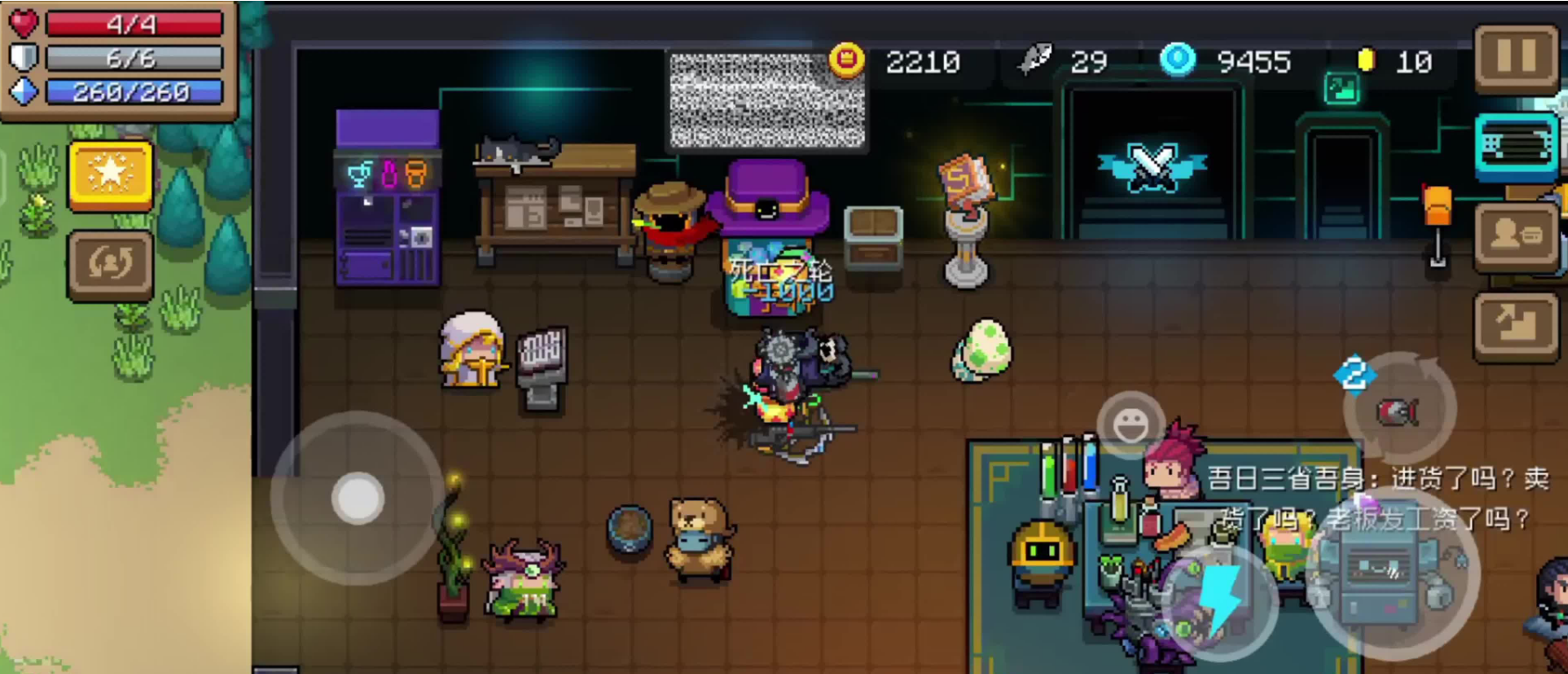Pause the game with the pause button

[1515, 57]
